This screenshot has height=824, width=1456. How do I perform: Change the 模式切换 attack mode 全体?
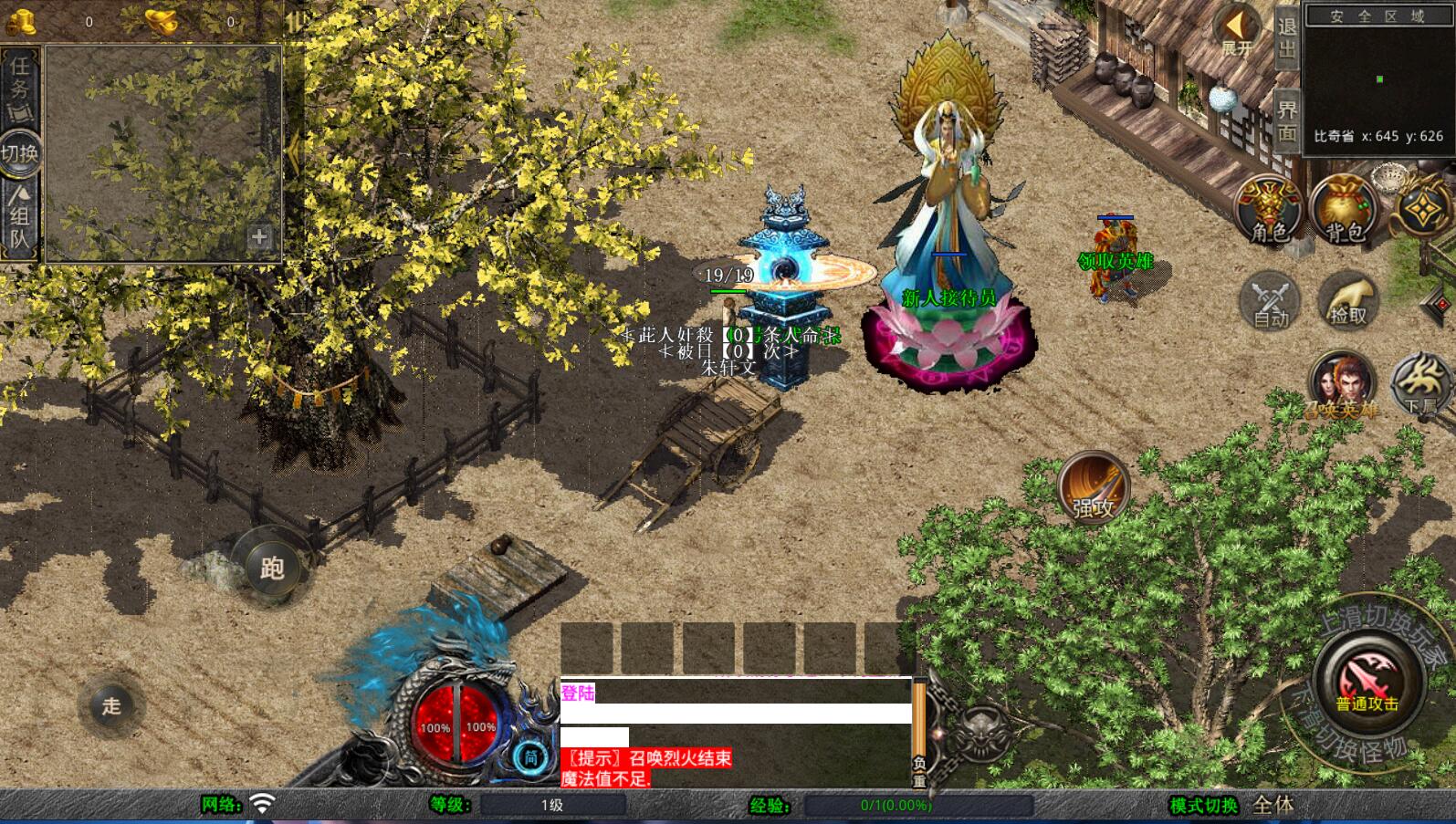pyautogui.click(x=1273, y=805)
